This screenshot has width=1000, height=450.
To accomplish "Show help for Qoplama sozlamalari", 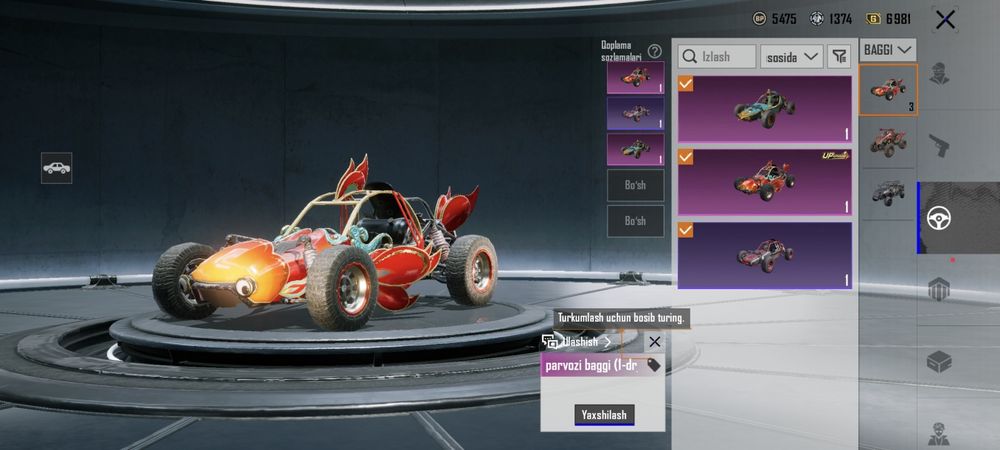I will tap(655, 51).
